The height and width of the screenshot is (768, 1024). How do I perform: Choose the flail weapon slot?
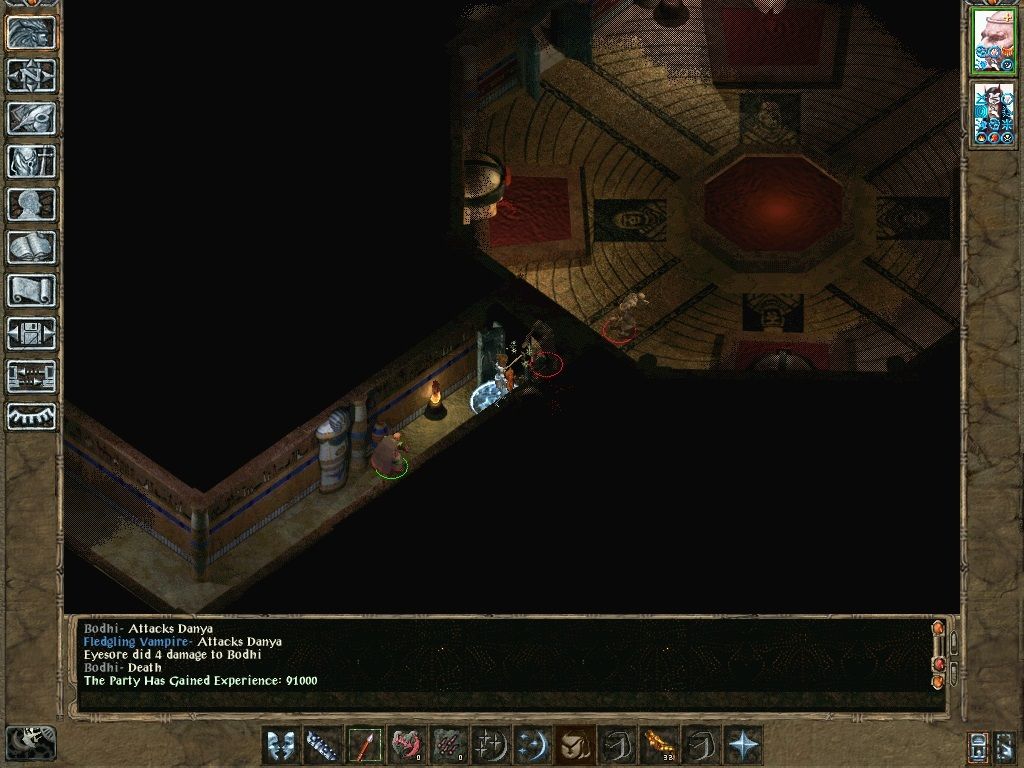coord(322,745)
